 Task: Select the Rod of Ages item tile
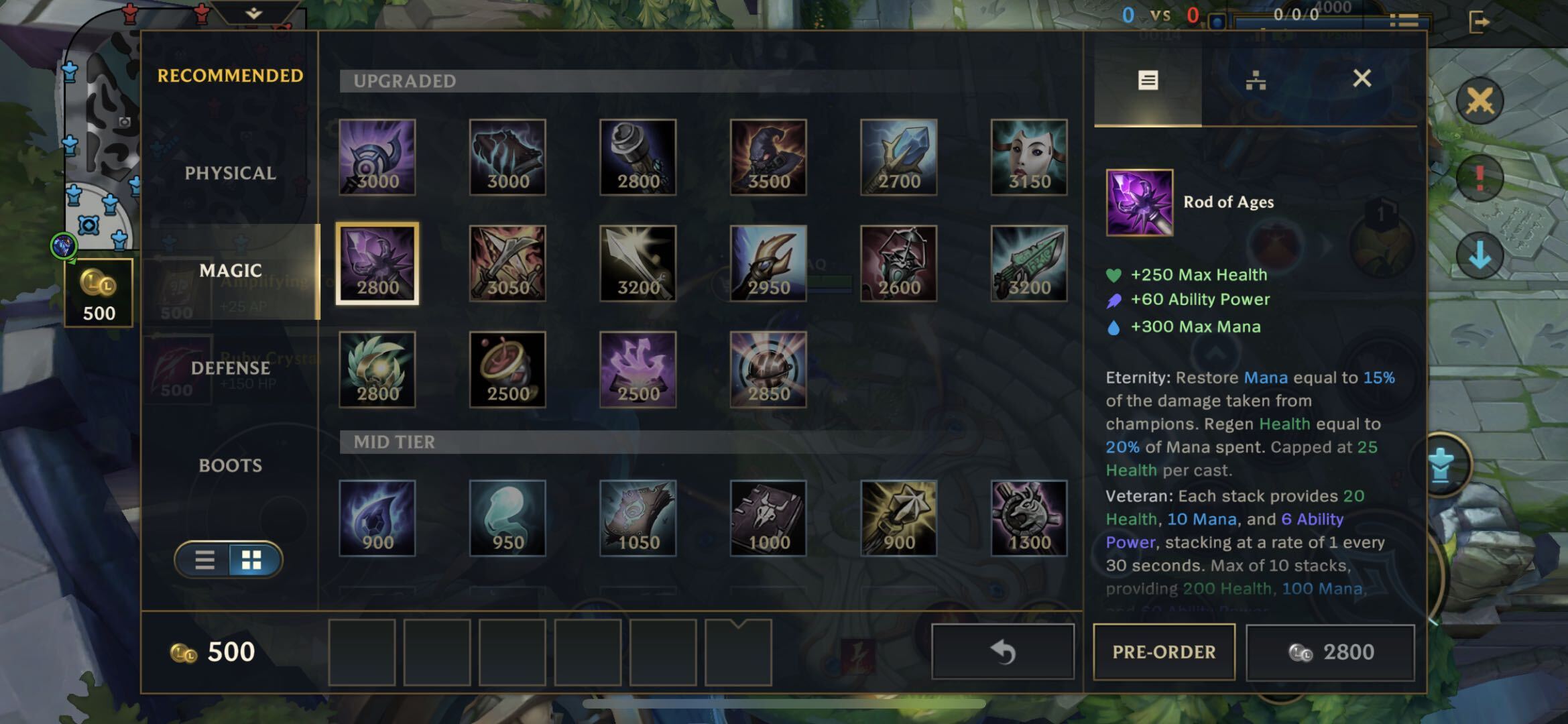click(x=377, y=263)
